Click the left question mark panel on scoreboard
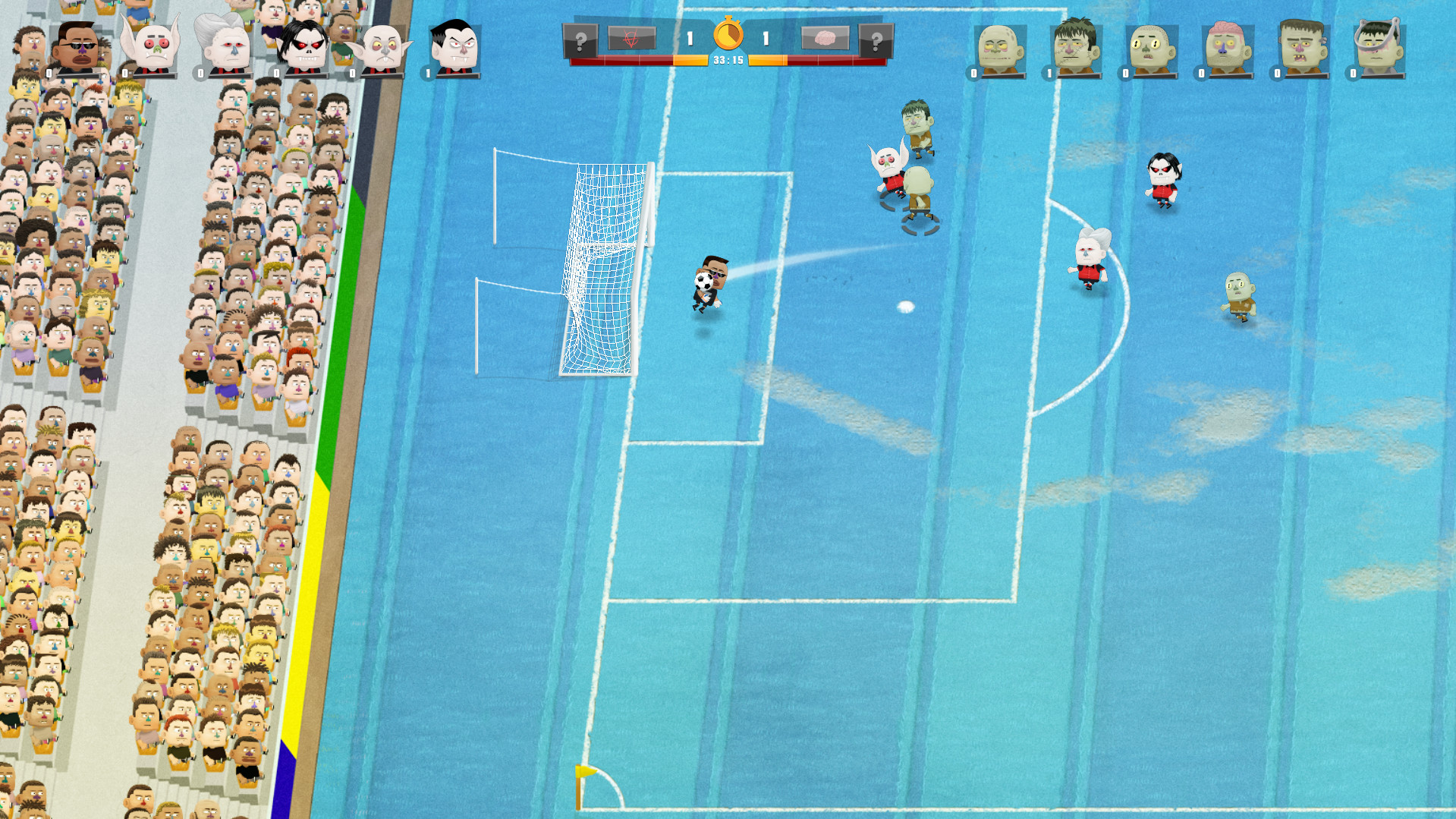The width and height of the screenshot is (1456, 819). [580, 40]
